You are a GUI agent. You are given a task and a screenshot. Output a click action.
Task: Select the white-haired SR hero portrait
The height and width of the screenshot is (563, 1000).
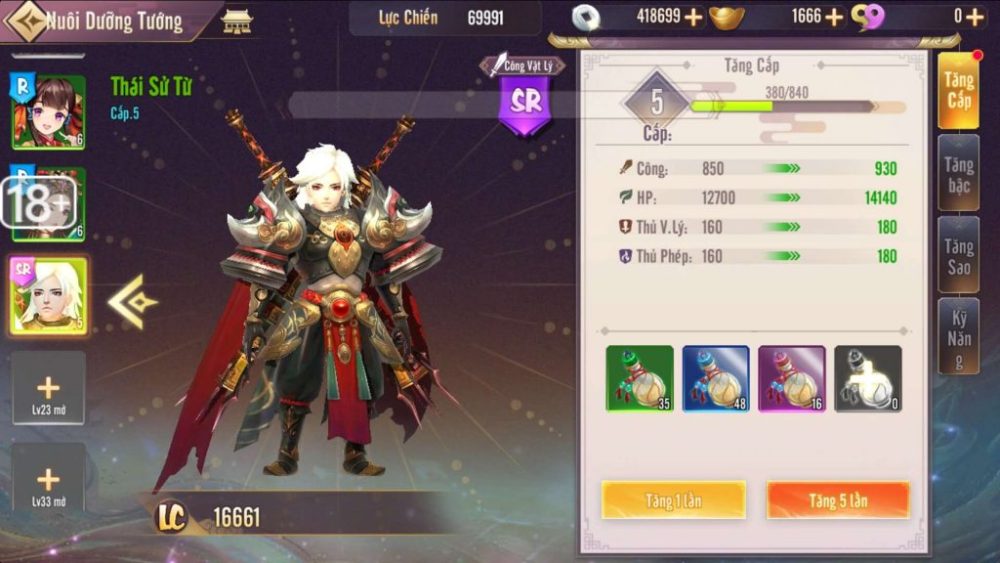(48, 296)
